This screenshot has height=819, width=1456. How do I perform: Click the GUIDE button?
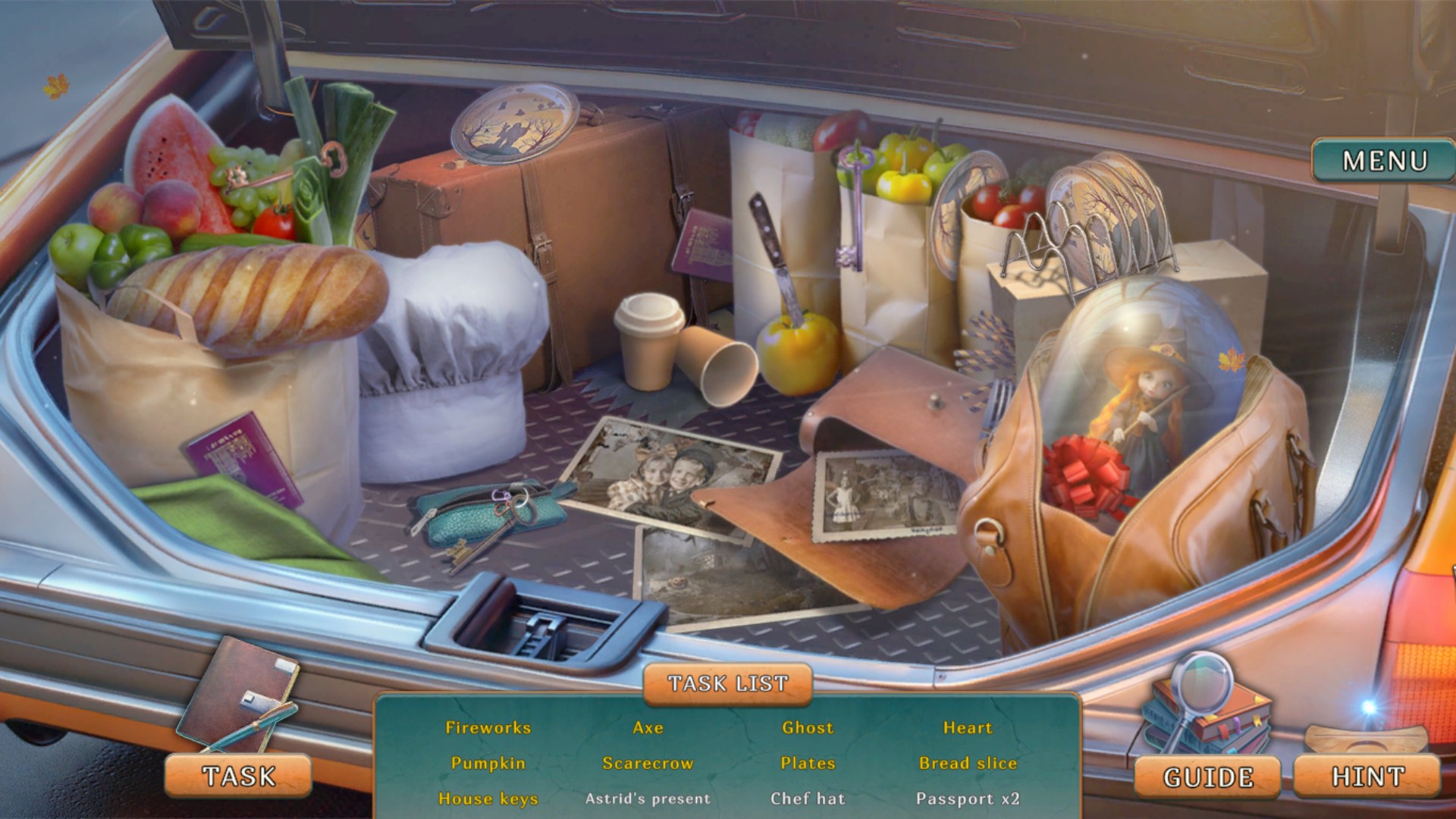coord(1207,777)
